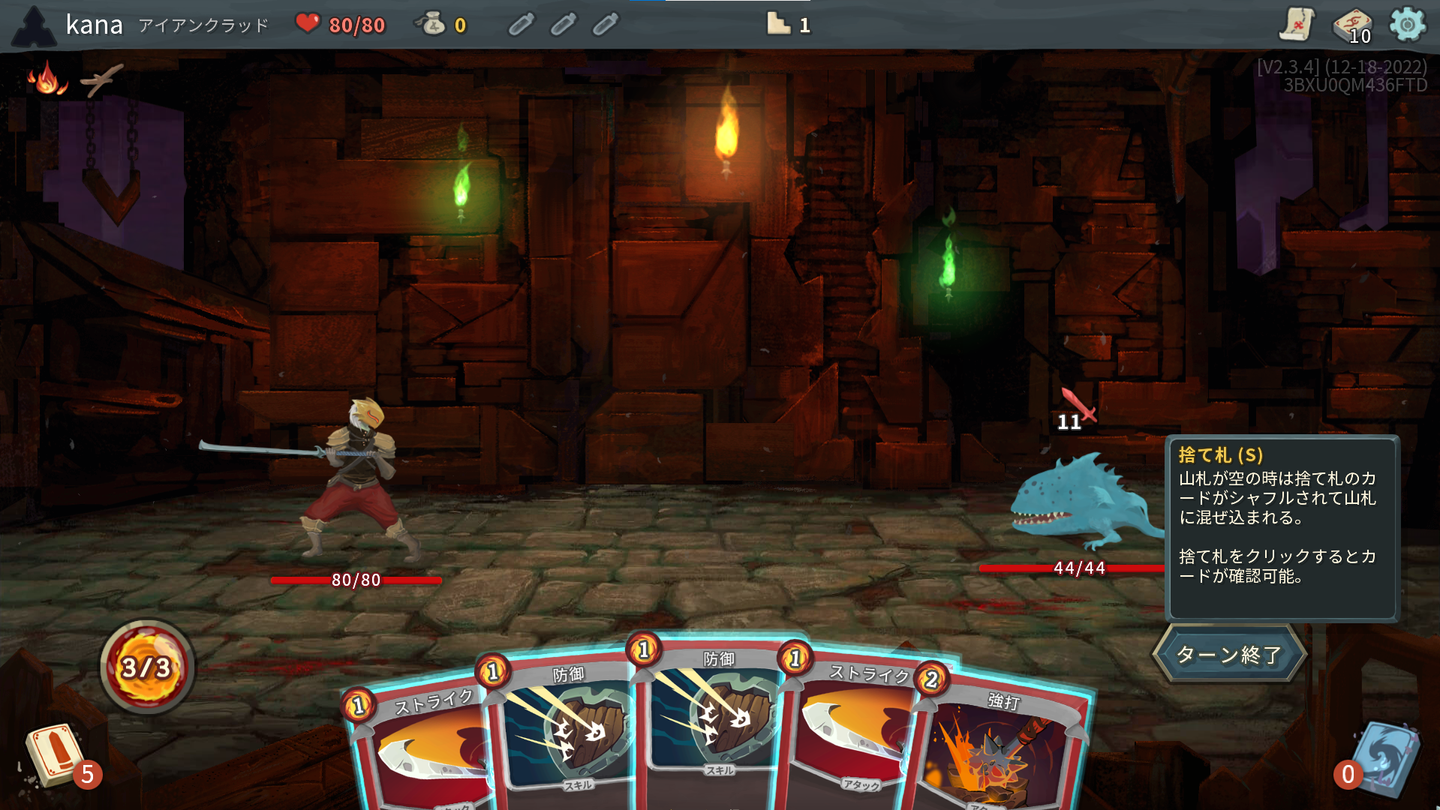Screen dimensions: 1440x810
Task: Open the draw pile showing 5 cards
Action: 56,757
